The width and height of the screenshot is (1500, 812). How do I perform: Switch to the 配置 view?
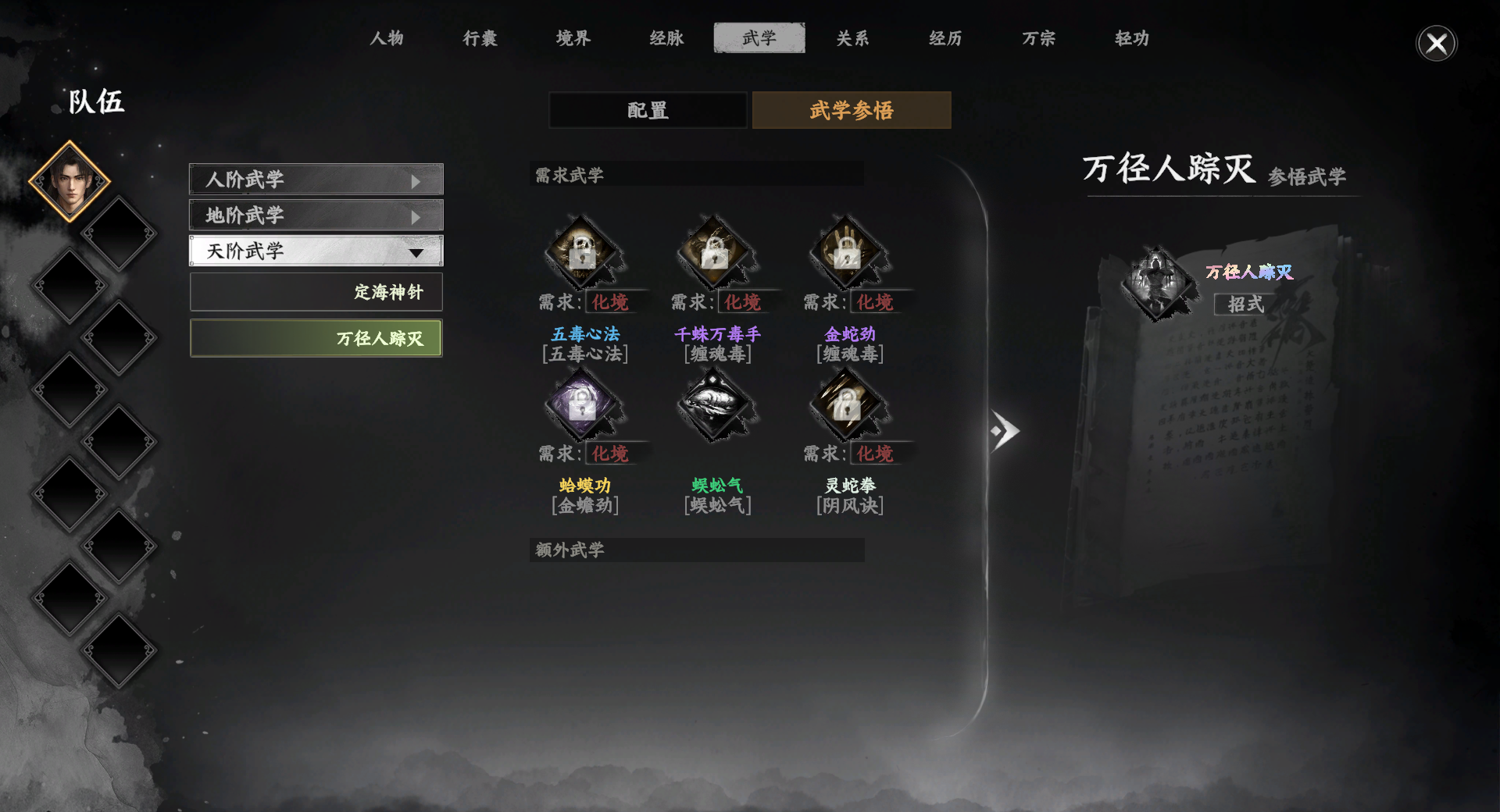coord(647,111)
